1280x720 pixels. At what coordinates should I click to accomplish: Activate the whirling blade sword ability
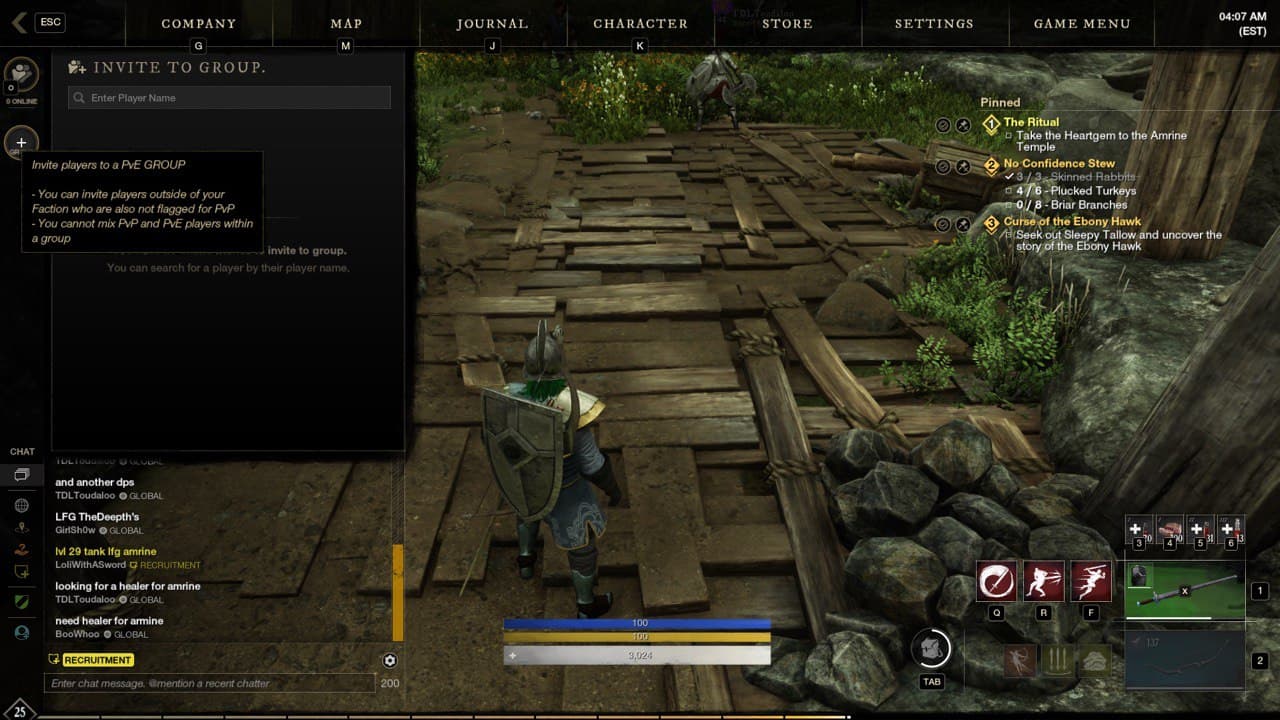(997, 581)
